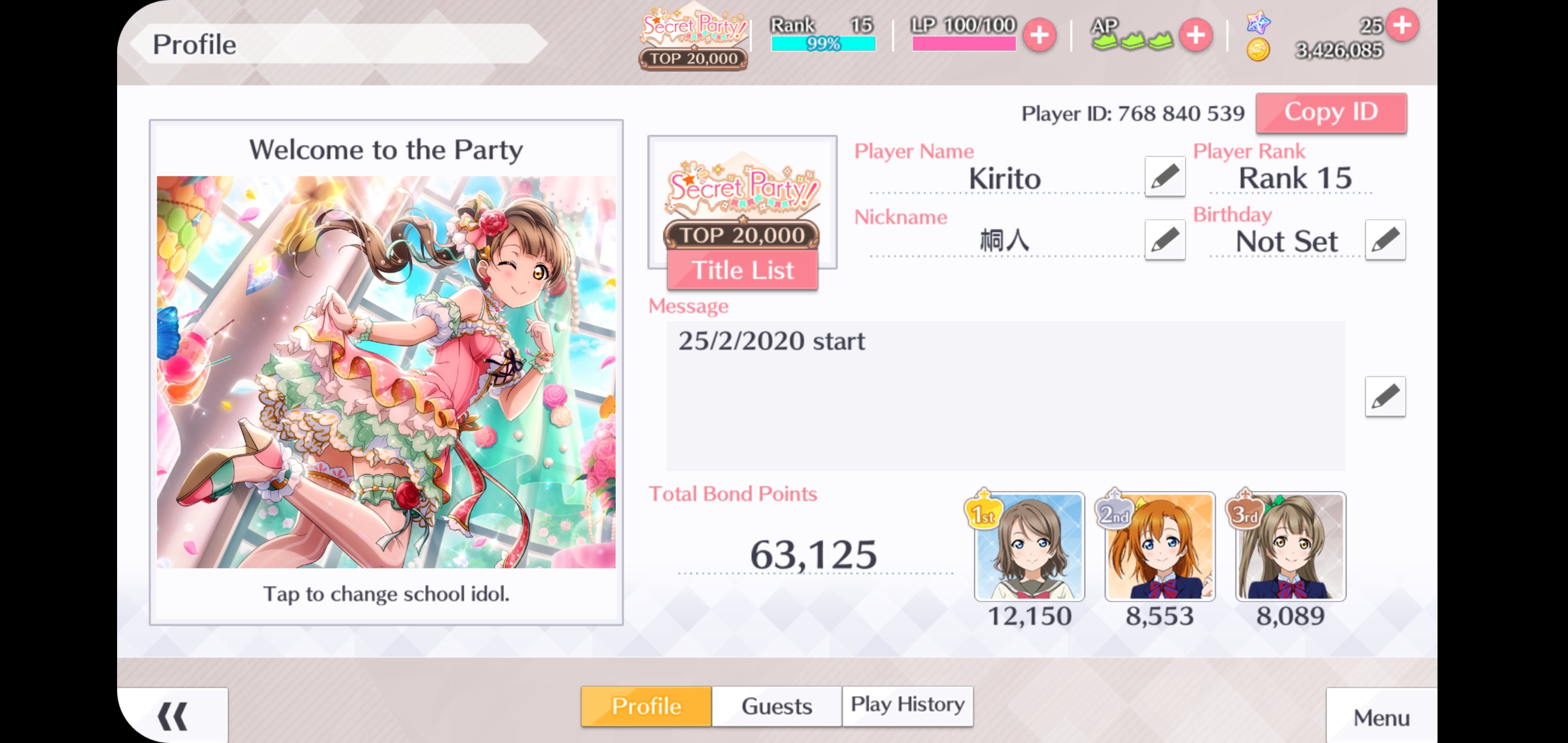Open the Title List
This screenshot has height=743, width=1568.
tap(742, 270)
